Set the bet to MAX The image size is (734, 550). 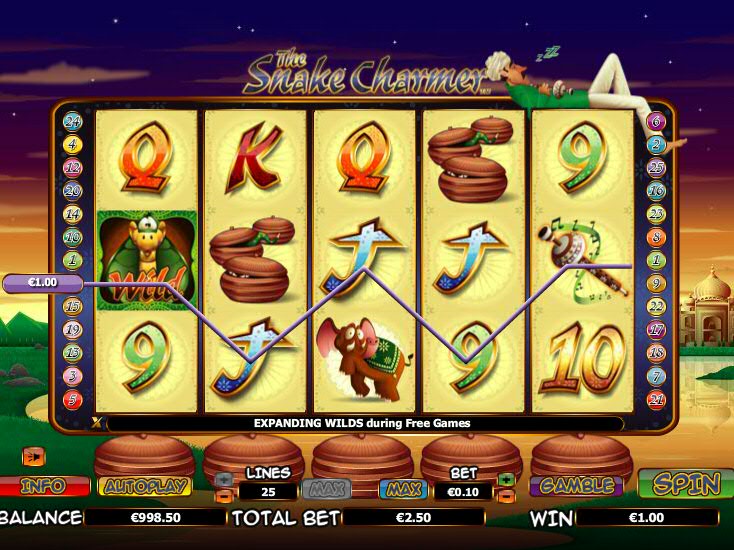(402, 491)
